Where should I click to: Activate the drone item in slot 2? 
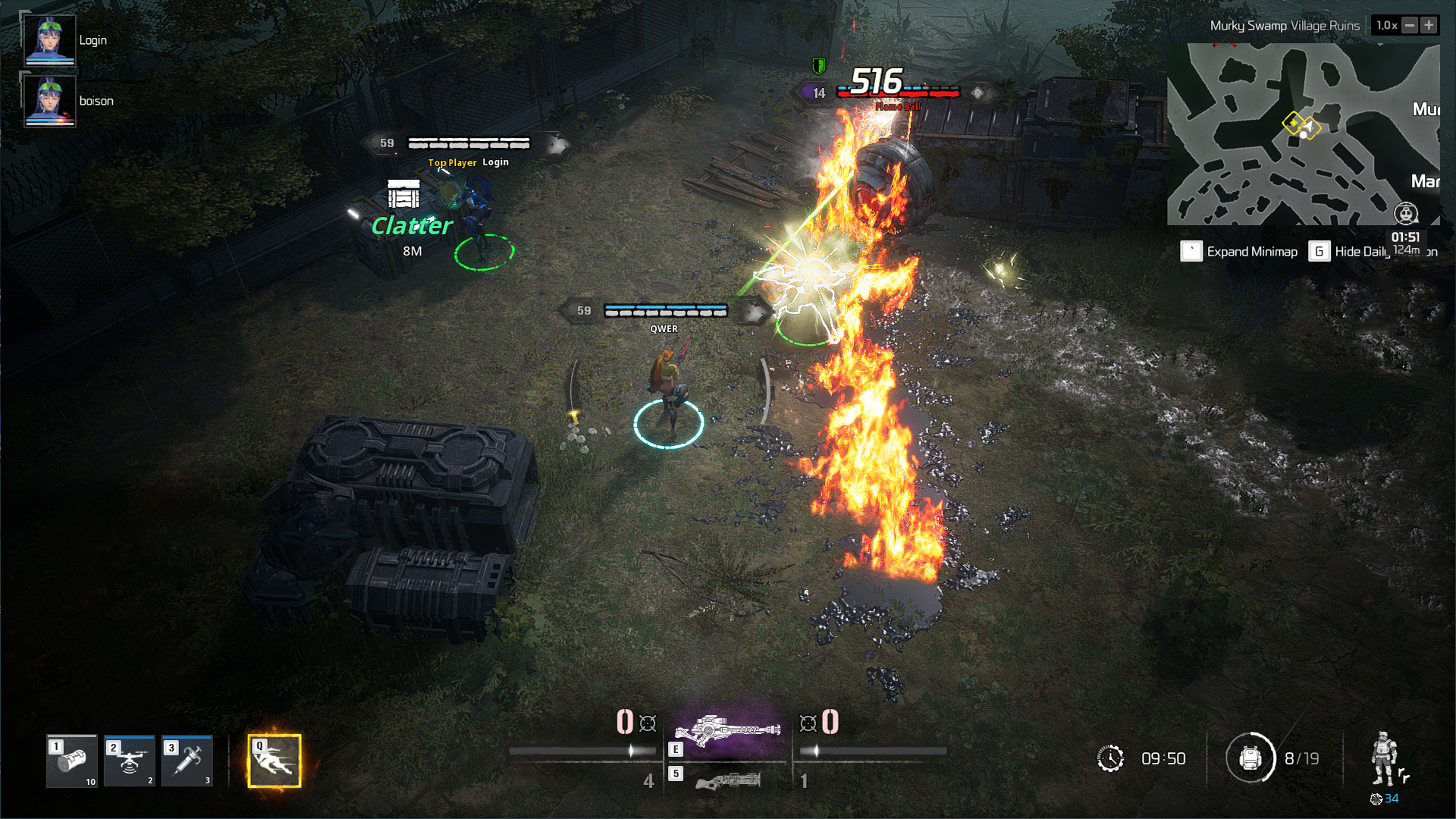click(128, 761)
